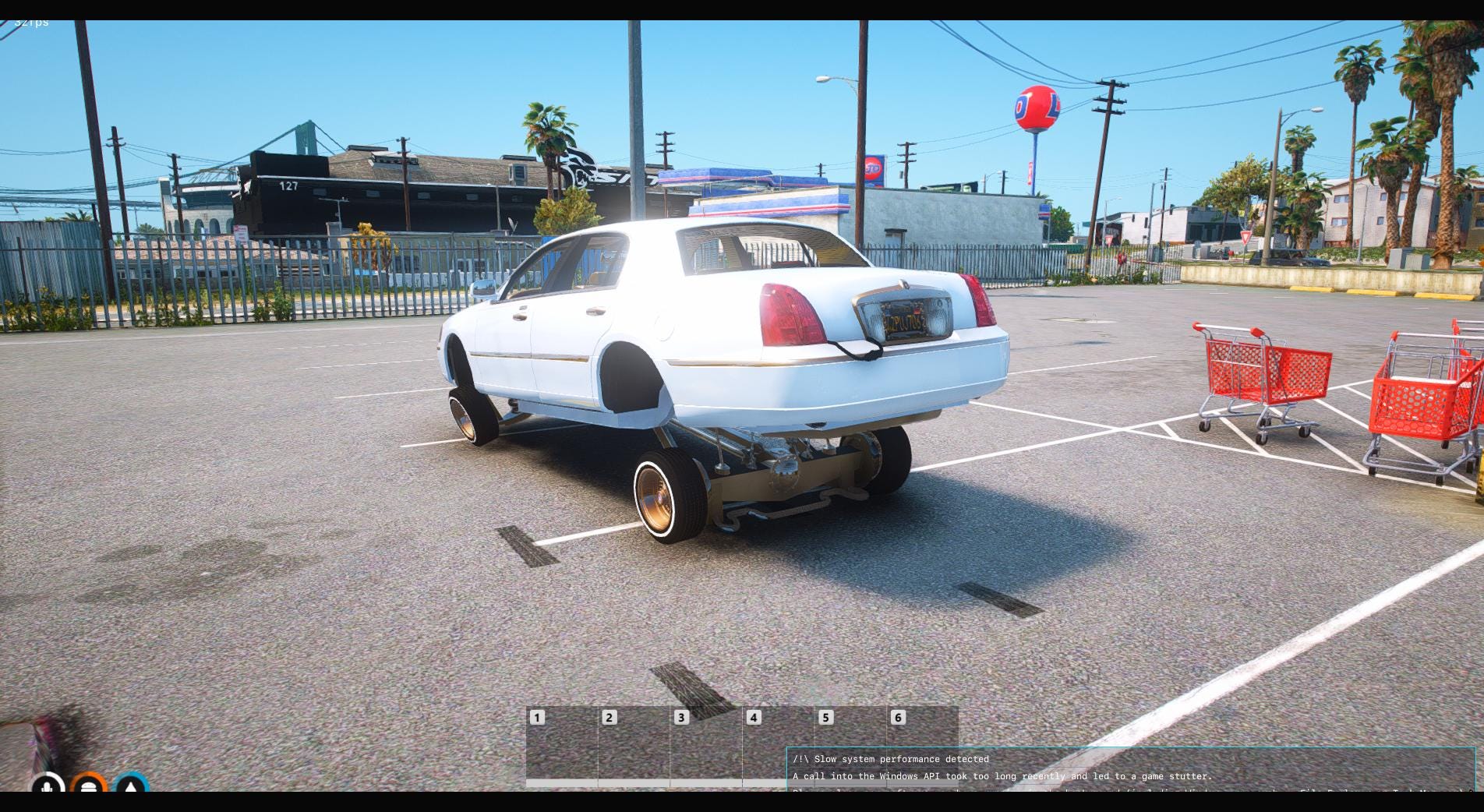Screen dimensions: 1484x812
Task: Click the number badge on hotbar slot 4
Action: point(753,718)
